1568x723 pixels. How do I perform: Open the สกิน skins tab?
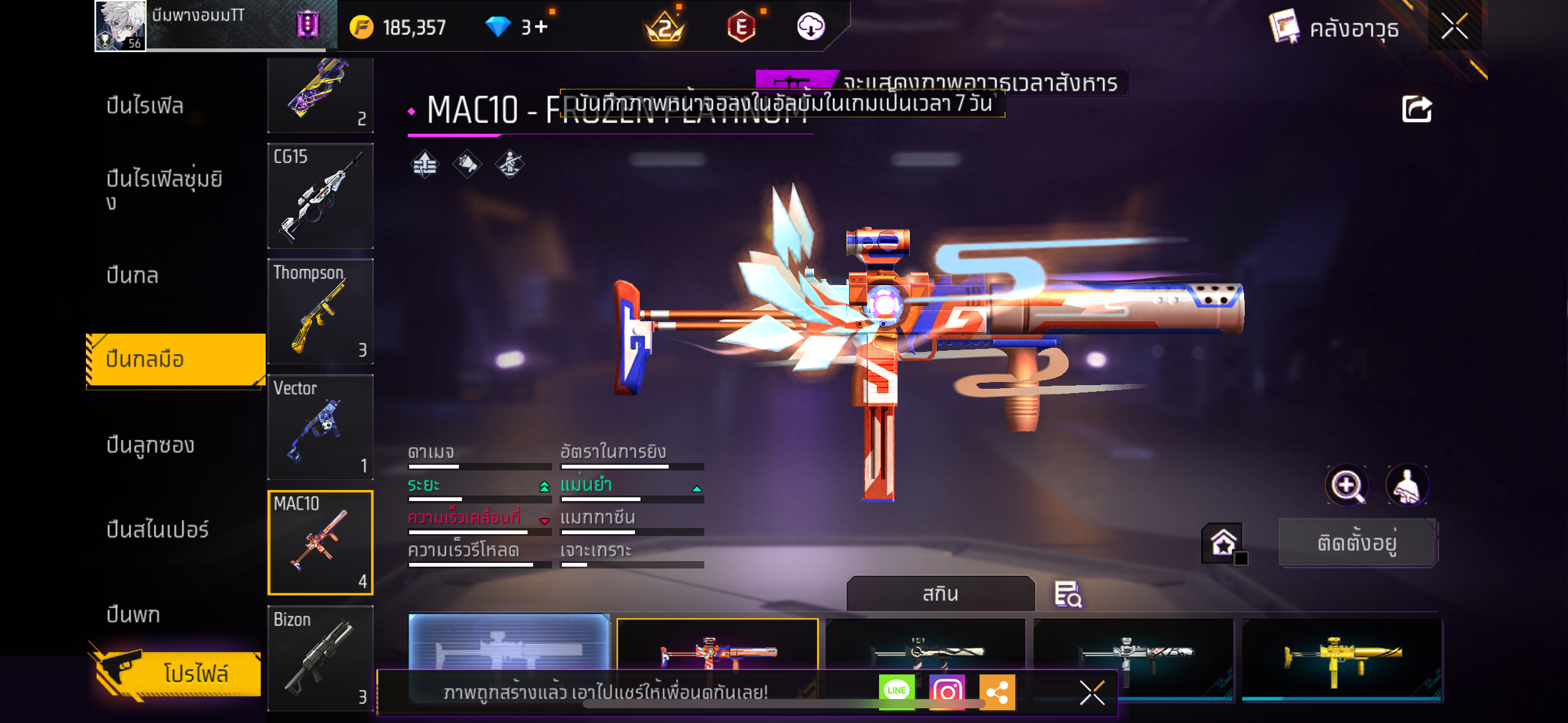(x=940, y=594)
